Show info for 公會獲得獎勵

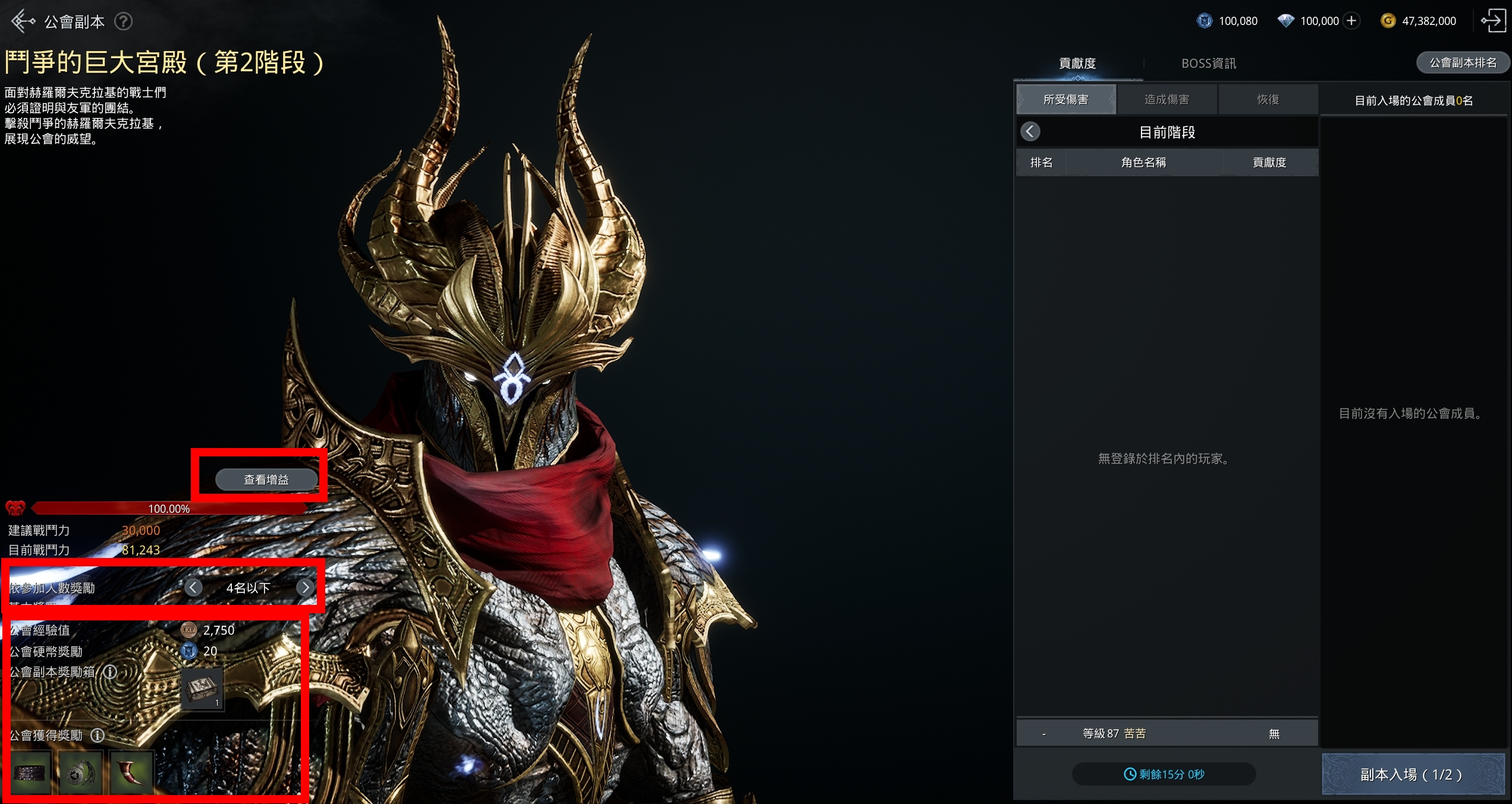click(98, 736)
